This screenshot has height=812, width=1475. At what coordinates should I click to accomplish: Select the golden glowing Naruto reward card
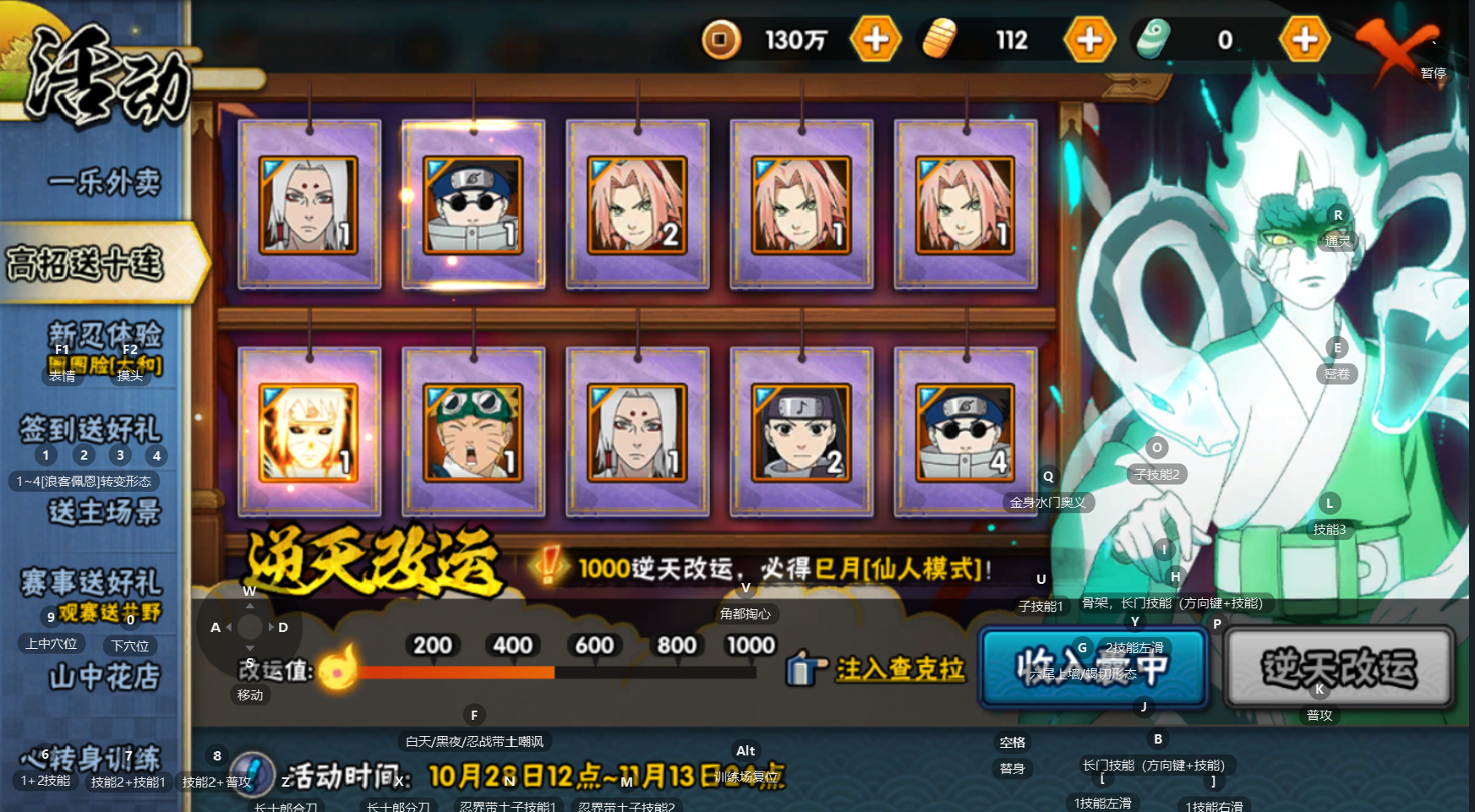coord(309,432)
